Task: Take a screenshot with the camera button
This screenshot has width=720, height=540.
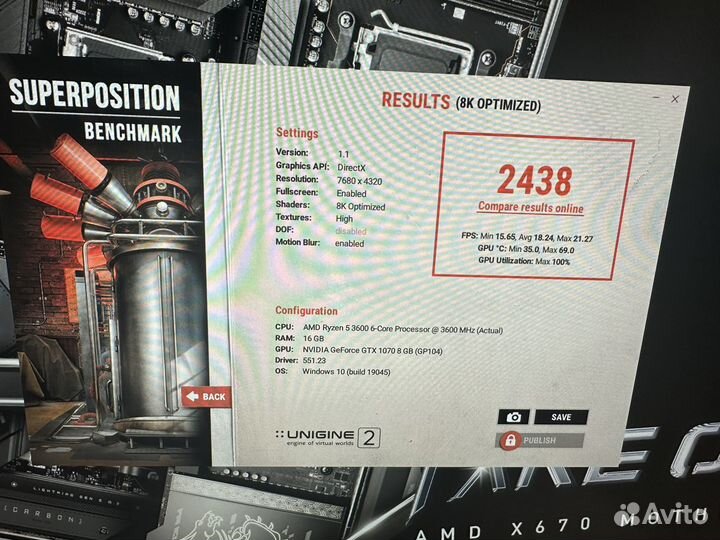Action: (513, 417)
